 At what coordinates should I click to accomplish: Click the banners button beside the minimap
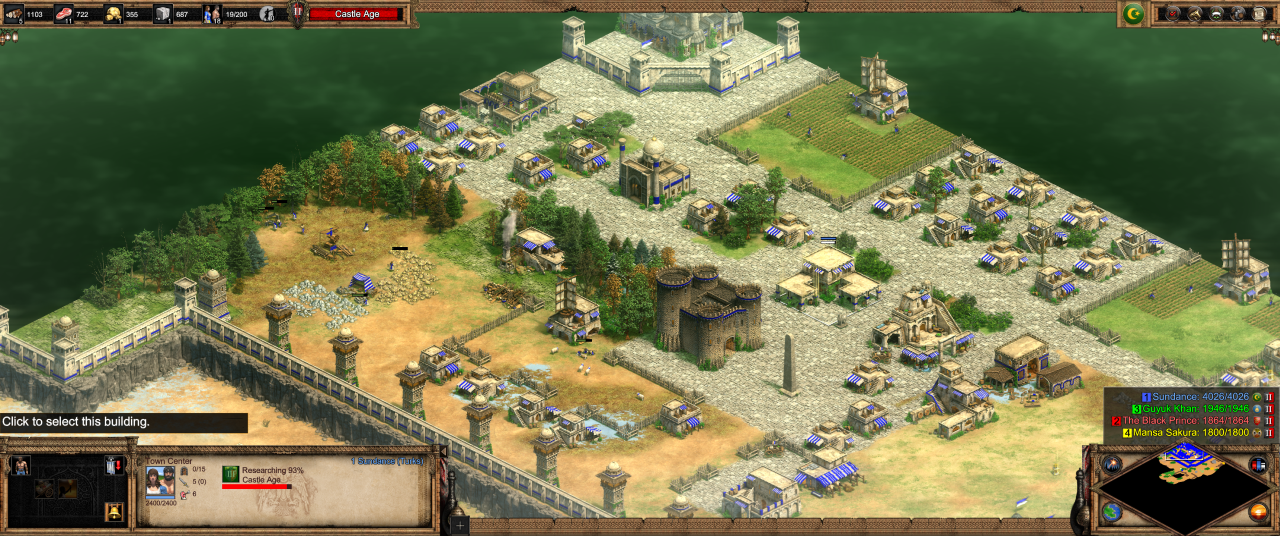tap(1258, 465)
